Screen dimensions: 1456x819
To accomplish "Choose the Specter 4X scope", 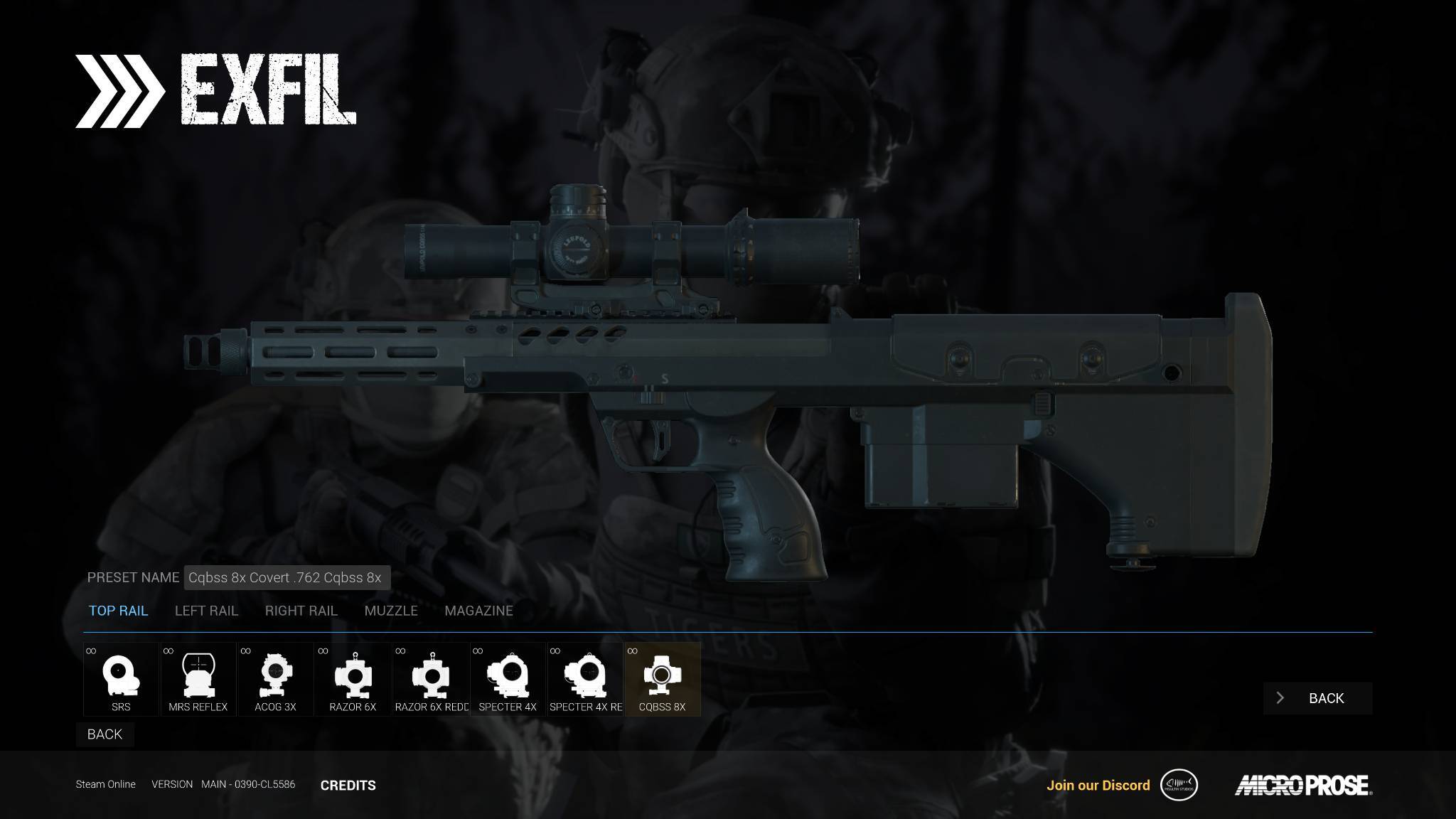I will point(508,679).
